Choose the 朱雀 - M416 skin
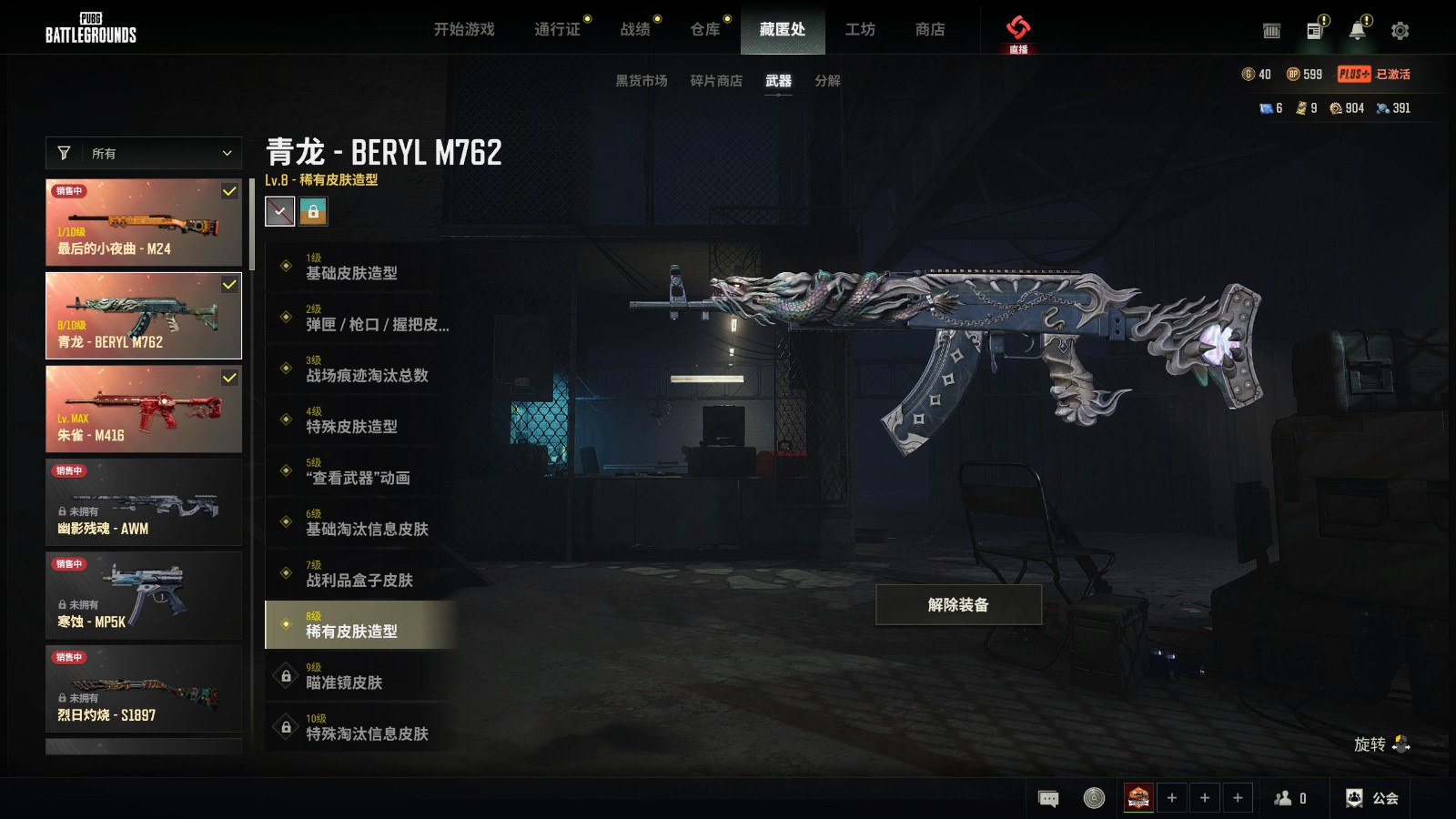Image resolution: width=1456 pixels, height=819 pixels. point(144,409)
